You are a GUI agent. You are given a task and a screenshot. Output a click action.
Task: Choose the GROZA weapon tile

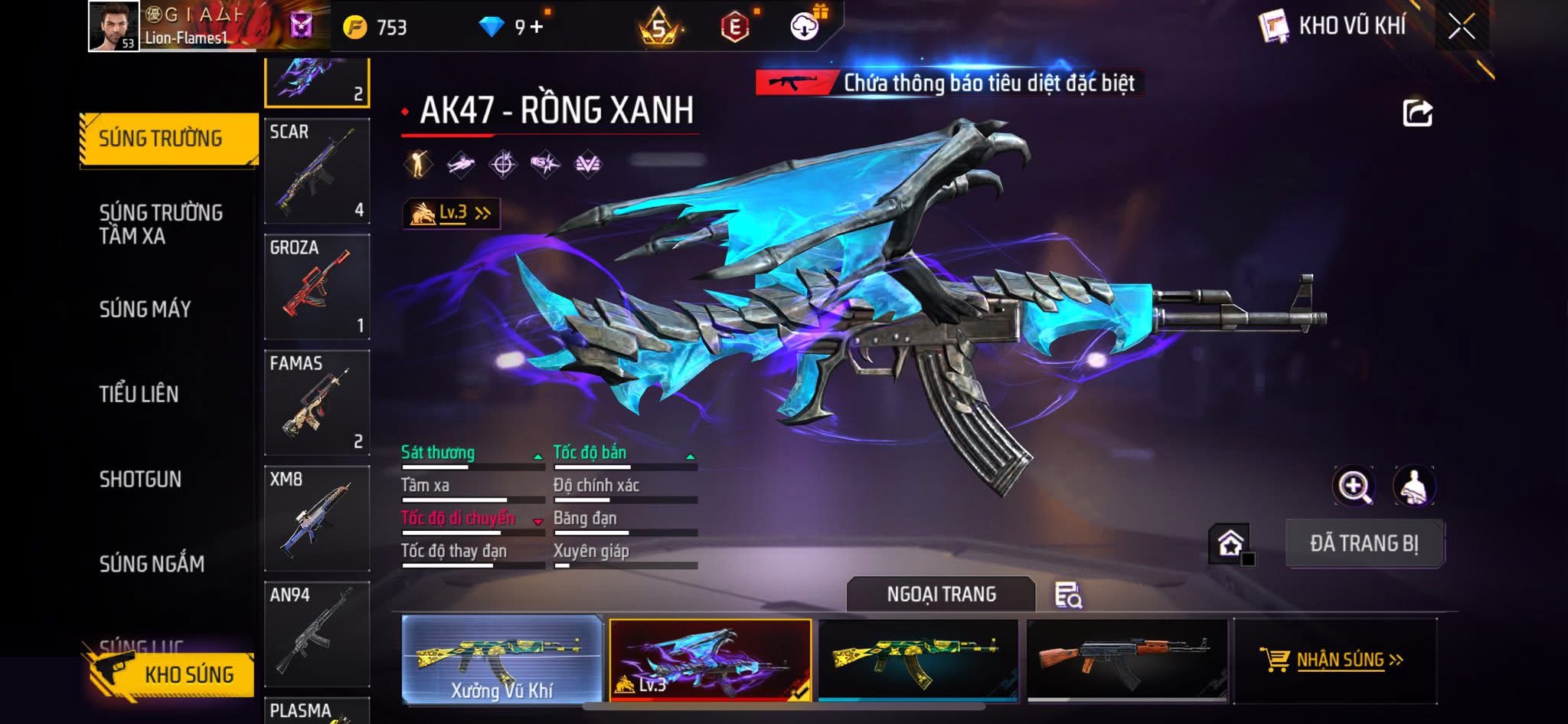(x=317, y=287)
